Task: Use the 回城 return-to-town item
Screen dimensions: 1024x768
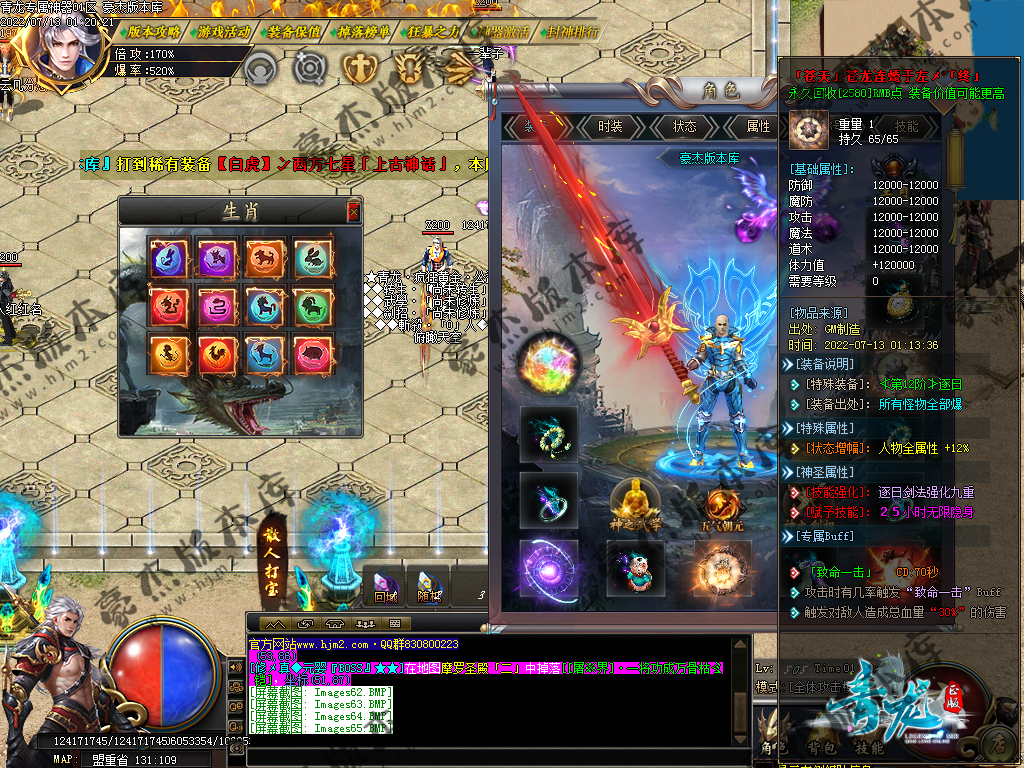Action: (x=386, y=588)
